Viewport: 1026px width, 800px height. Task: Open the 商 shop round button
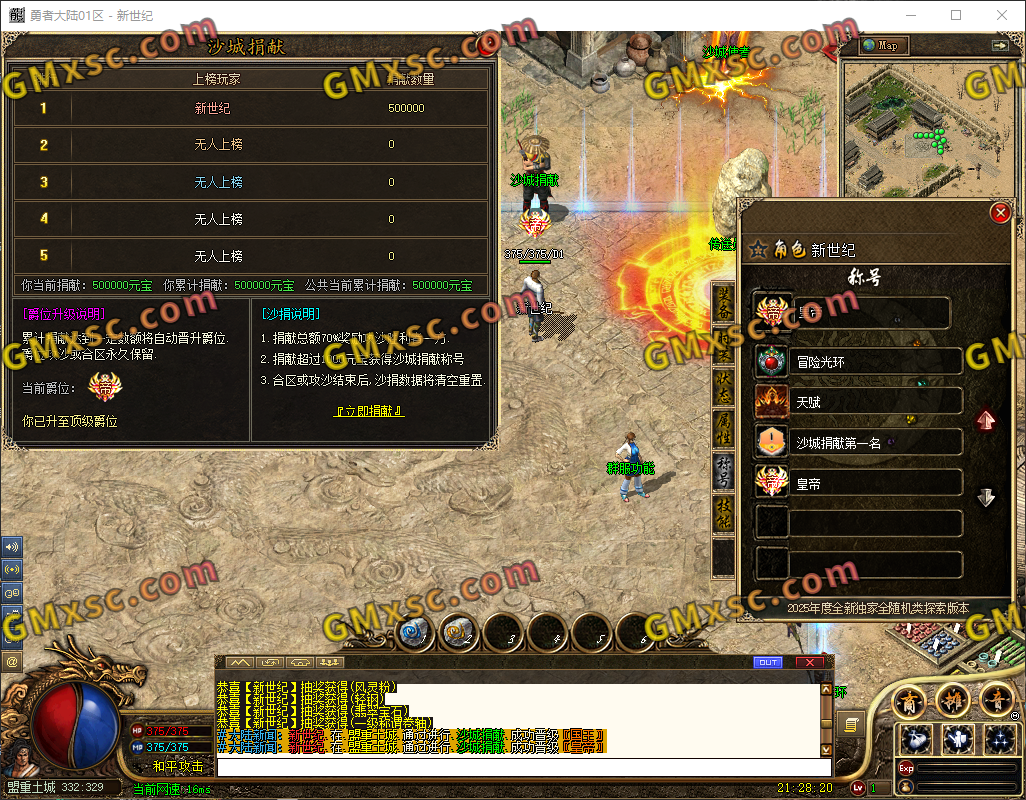pos(909,699)
